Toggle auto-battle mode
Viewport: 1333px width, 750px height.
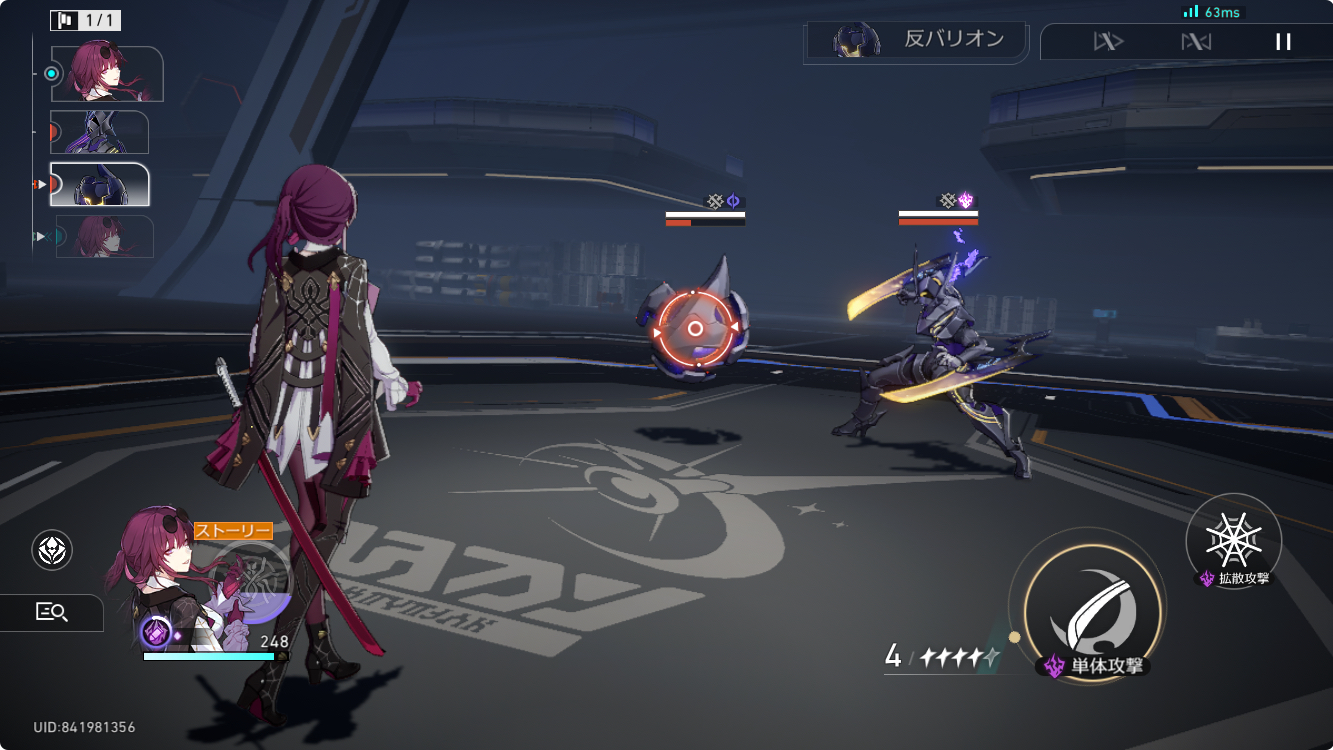point(1196,42)
